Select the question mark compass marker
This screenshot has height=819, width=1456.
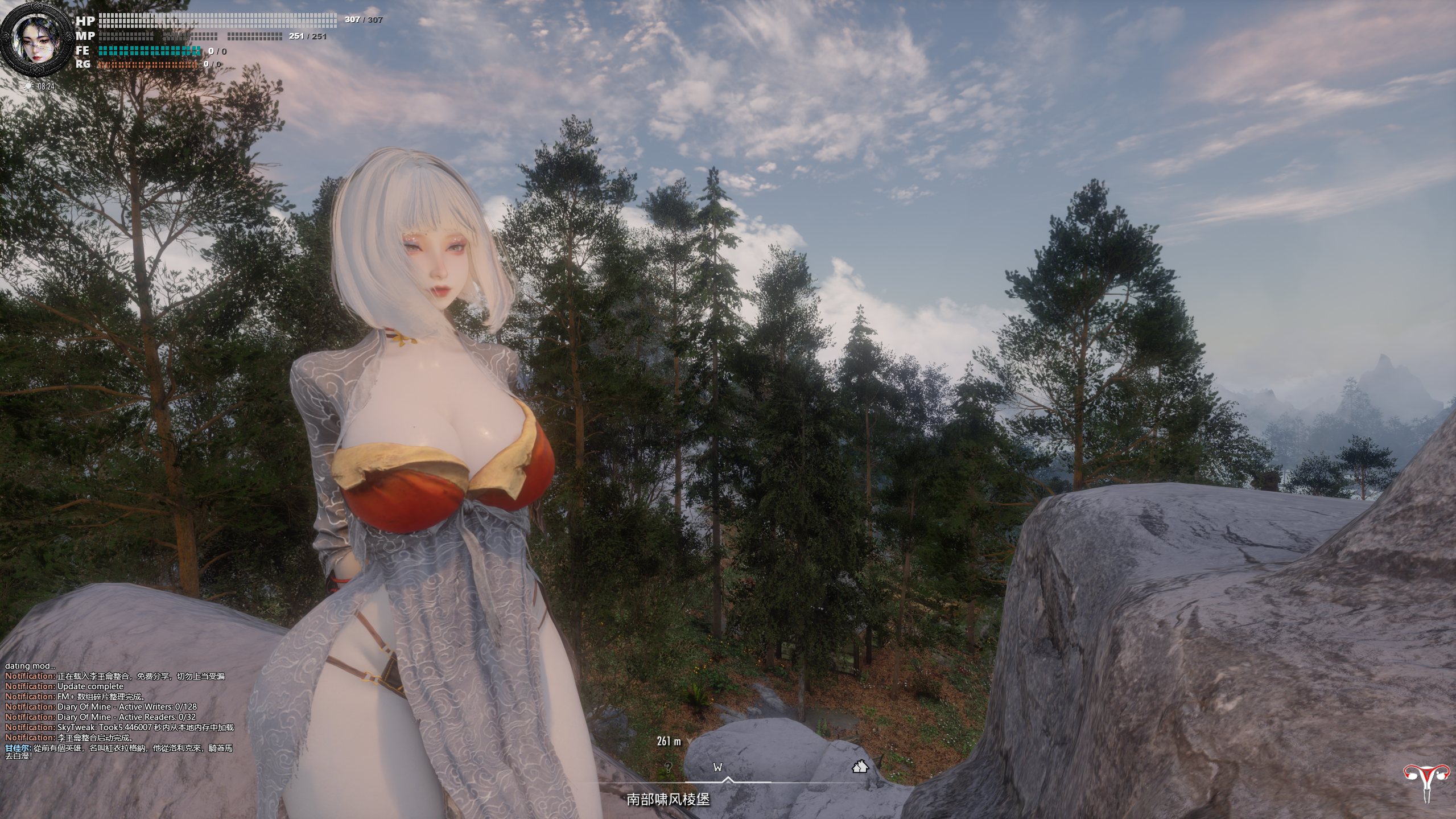tap(668, 767)
